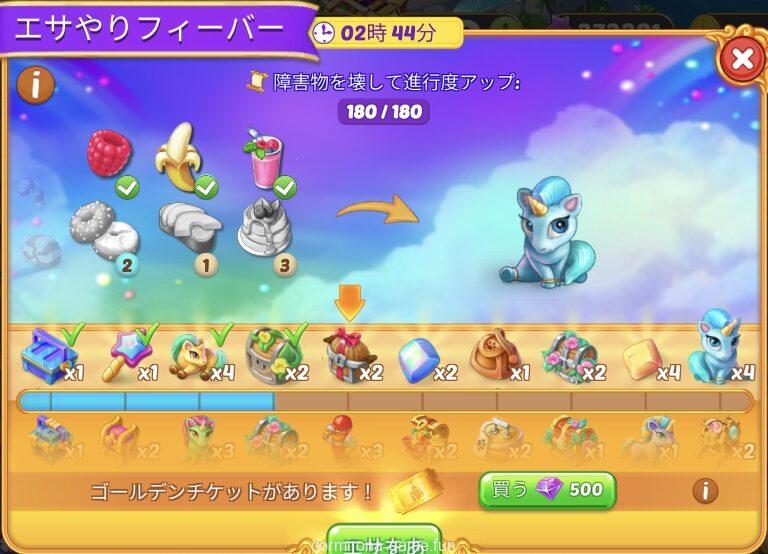Tap the pink smoothie feeding goal
This screenshot has height=554, width=768.
pyautogui.click(x=264, y=160)
